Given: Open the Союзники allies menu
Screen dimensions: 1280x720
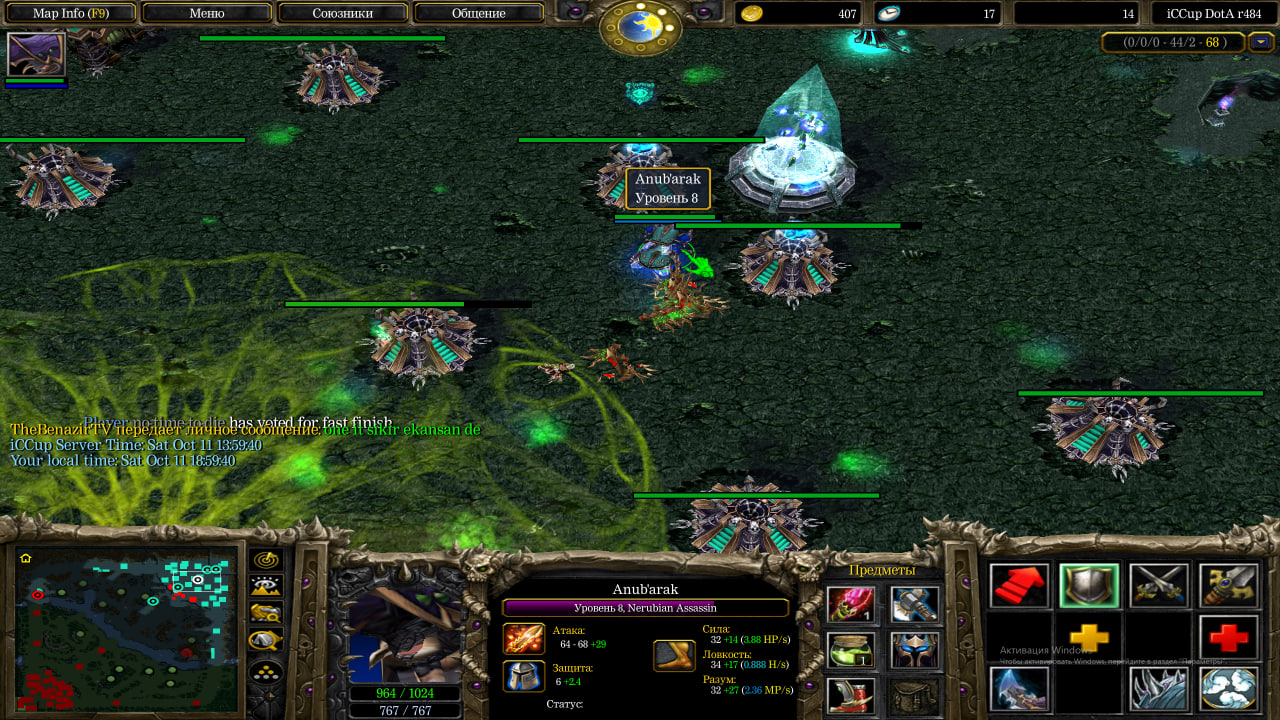Looking at the screenshot, I should tap(342, 13).
